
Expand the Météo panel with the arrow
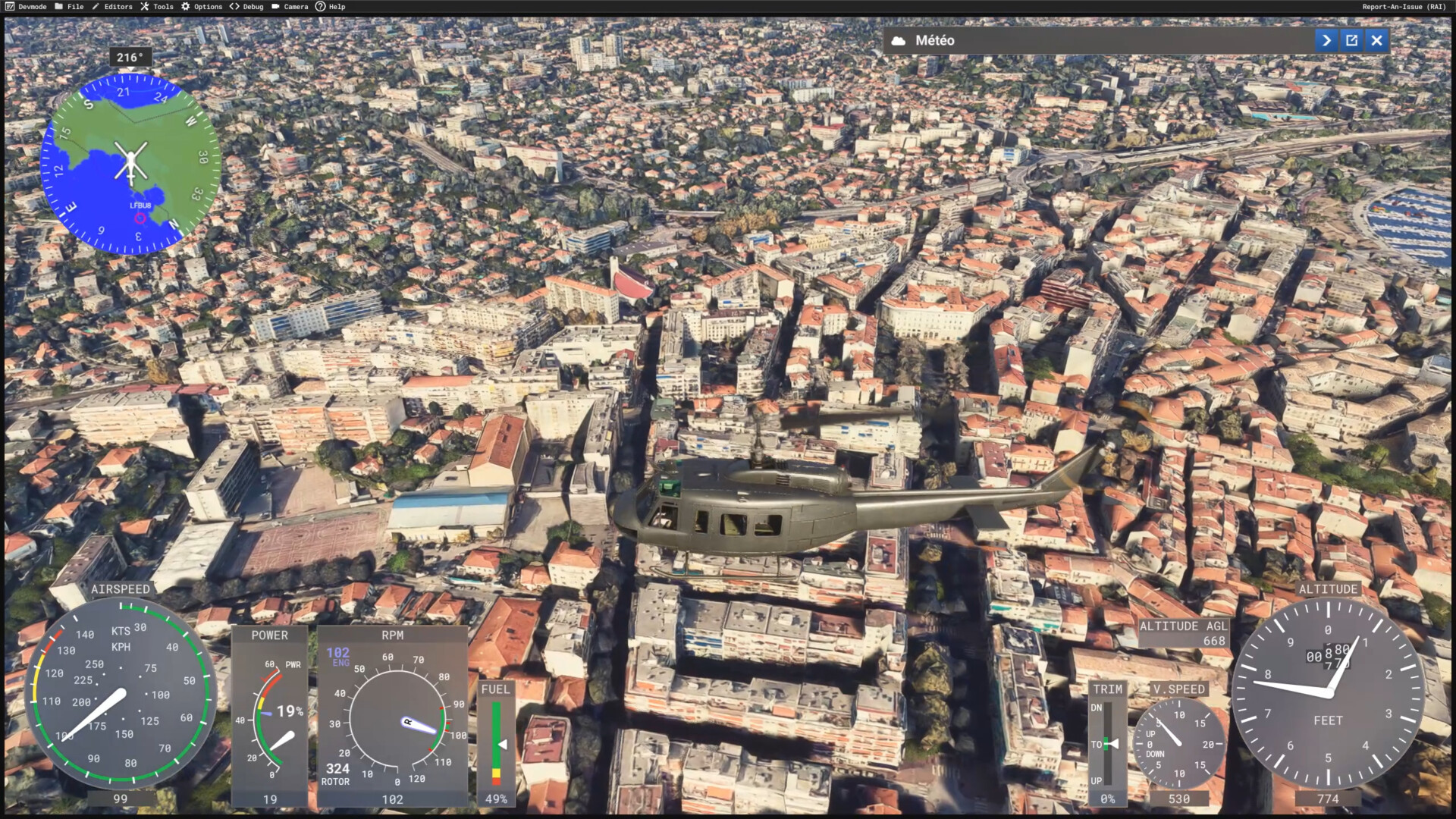(x=1326, y=40)
